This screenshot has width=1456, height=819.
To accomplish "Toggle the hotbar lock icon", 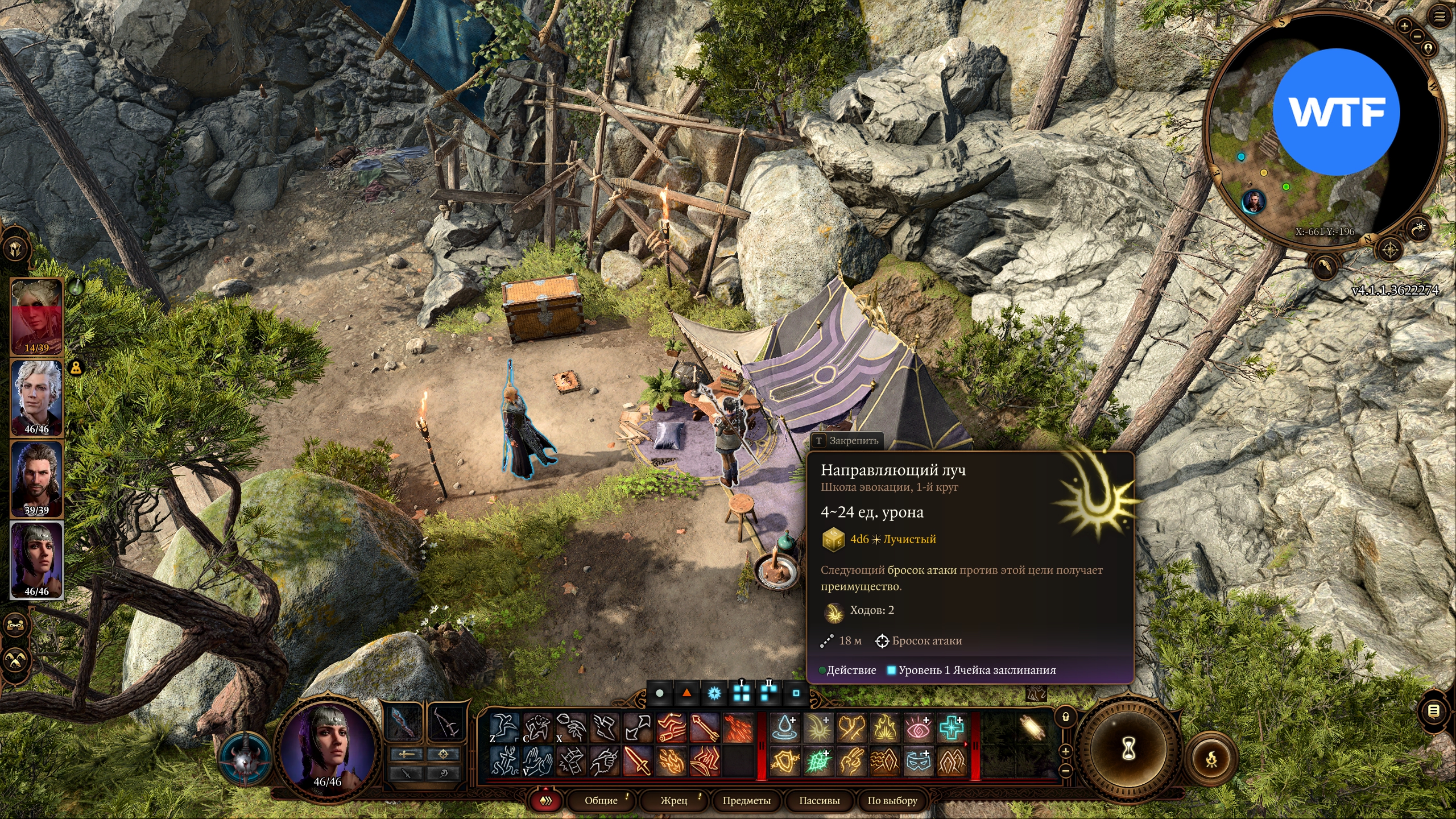I will [1066, 717].
